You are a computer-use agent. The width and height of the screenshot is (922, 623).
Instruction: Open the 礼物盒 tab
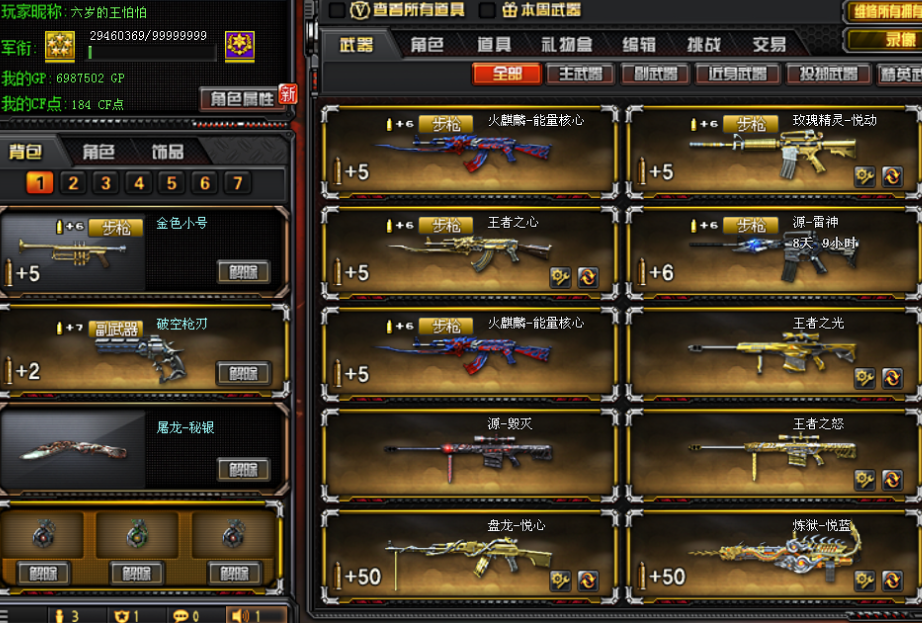[567, 44]
